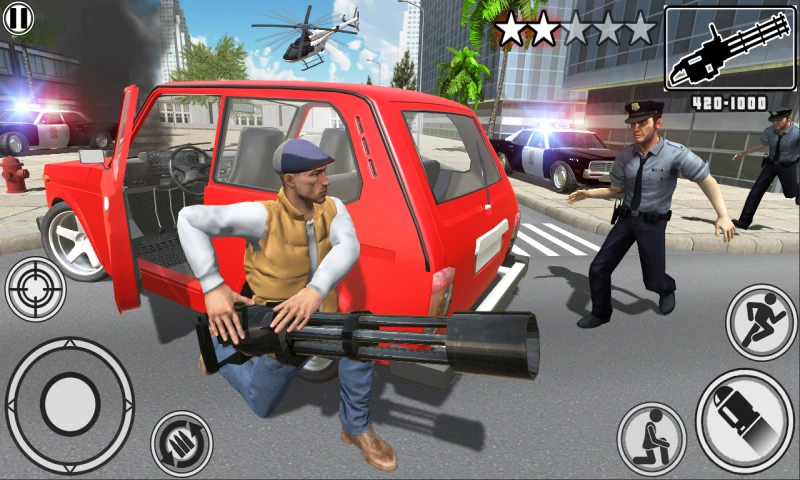The height and width of the screenshot is (480, 800).
Task: Pause the game with the pause button
Action: coord(18,17)
